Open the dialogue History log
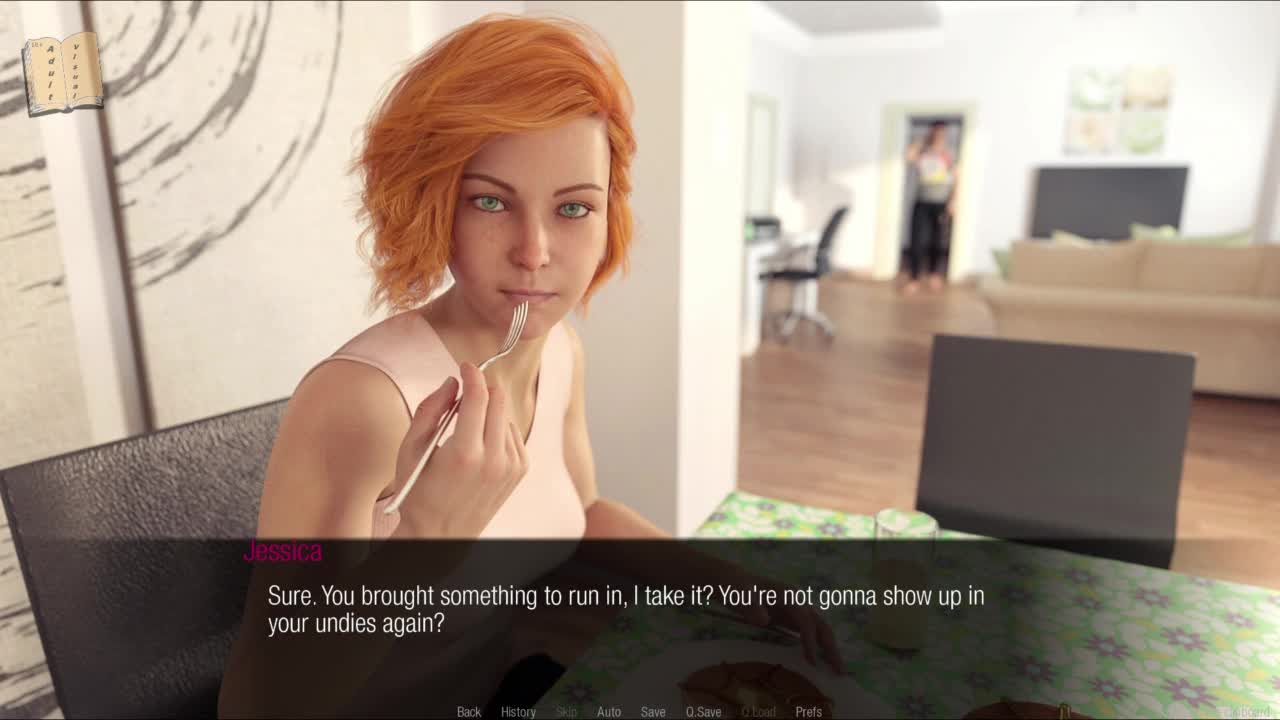This screenshot has width=1280, height=720. tap(518, 712)
